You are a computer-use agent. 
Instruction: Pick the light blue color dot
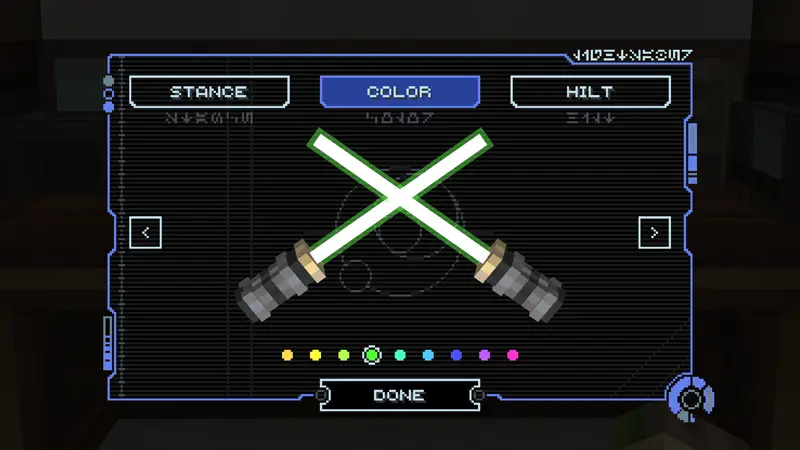coord(428,355)
